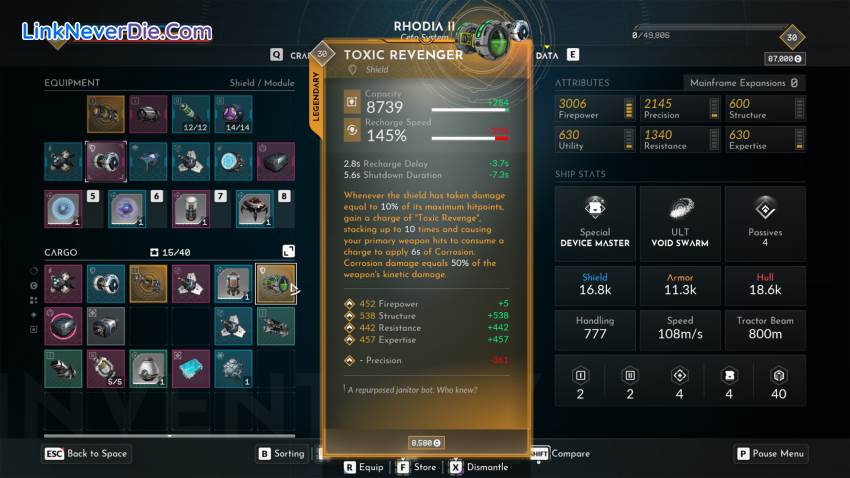Open the cargo Sorting options
The width and height of the screenshot is (850, 478).
tap(280, 454)
